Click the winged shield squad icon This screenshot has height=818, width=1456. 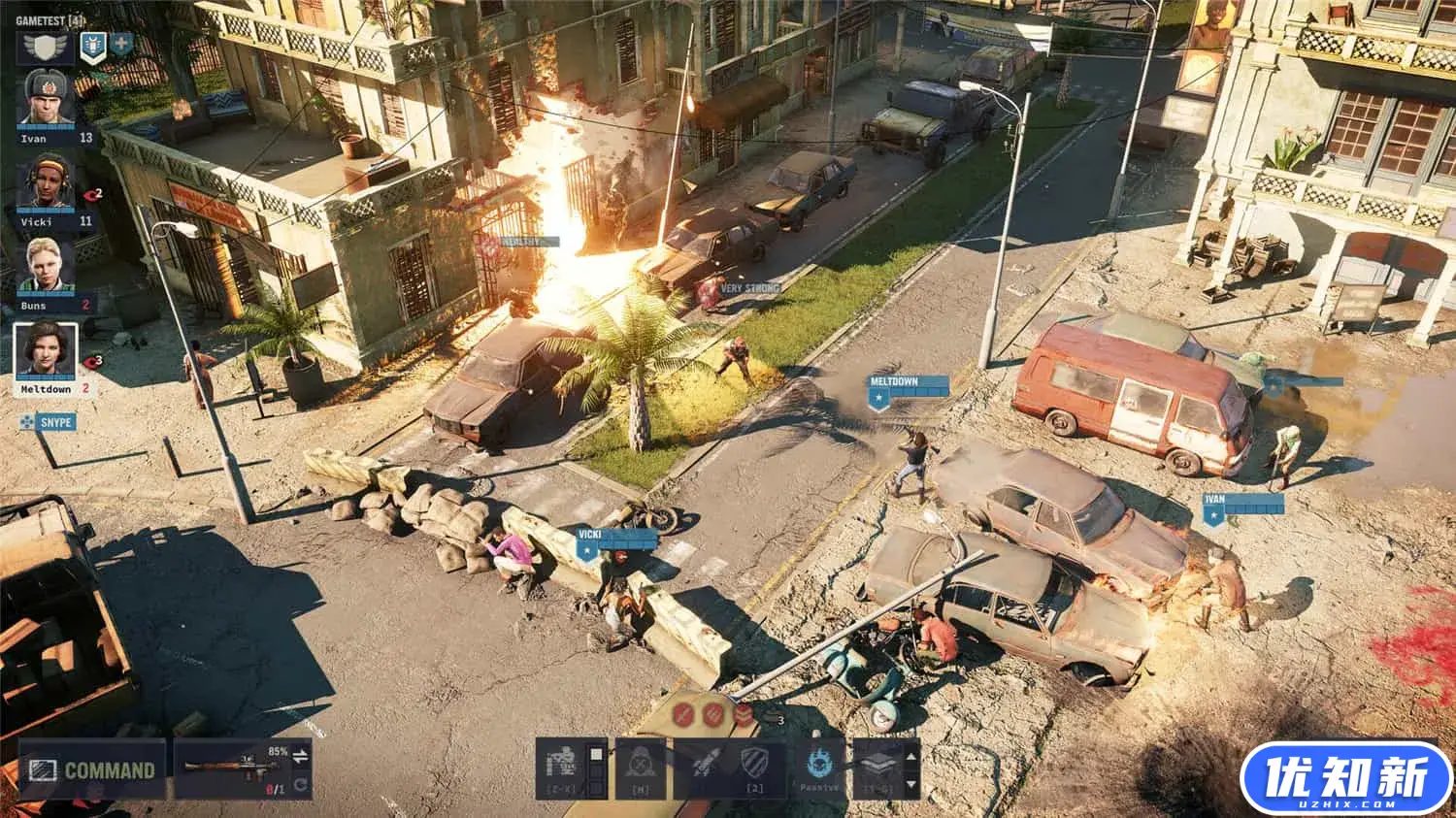click(46, 48)
